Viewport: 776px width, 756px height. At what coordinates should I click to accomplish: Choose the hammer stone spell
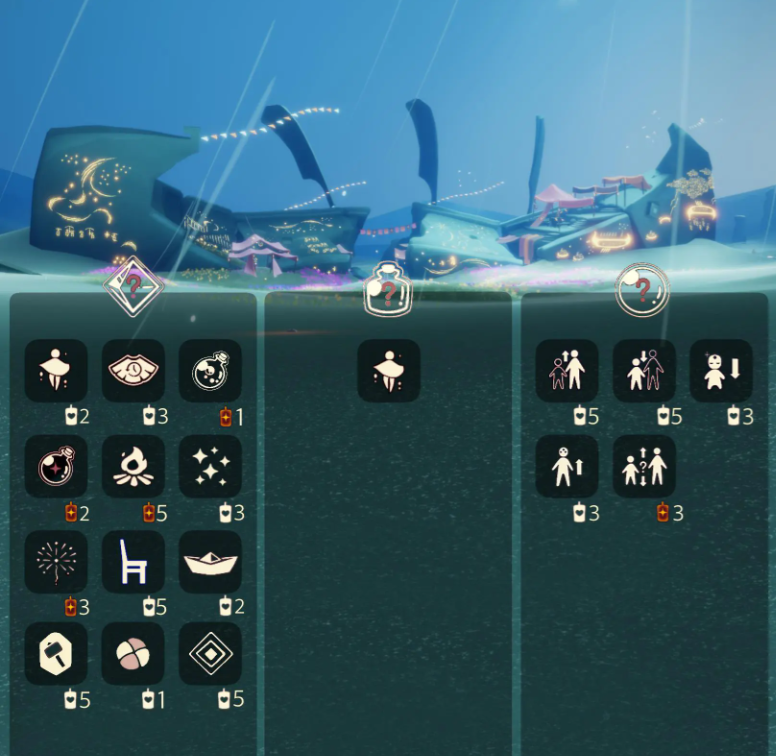[56, 654]
